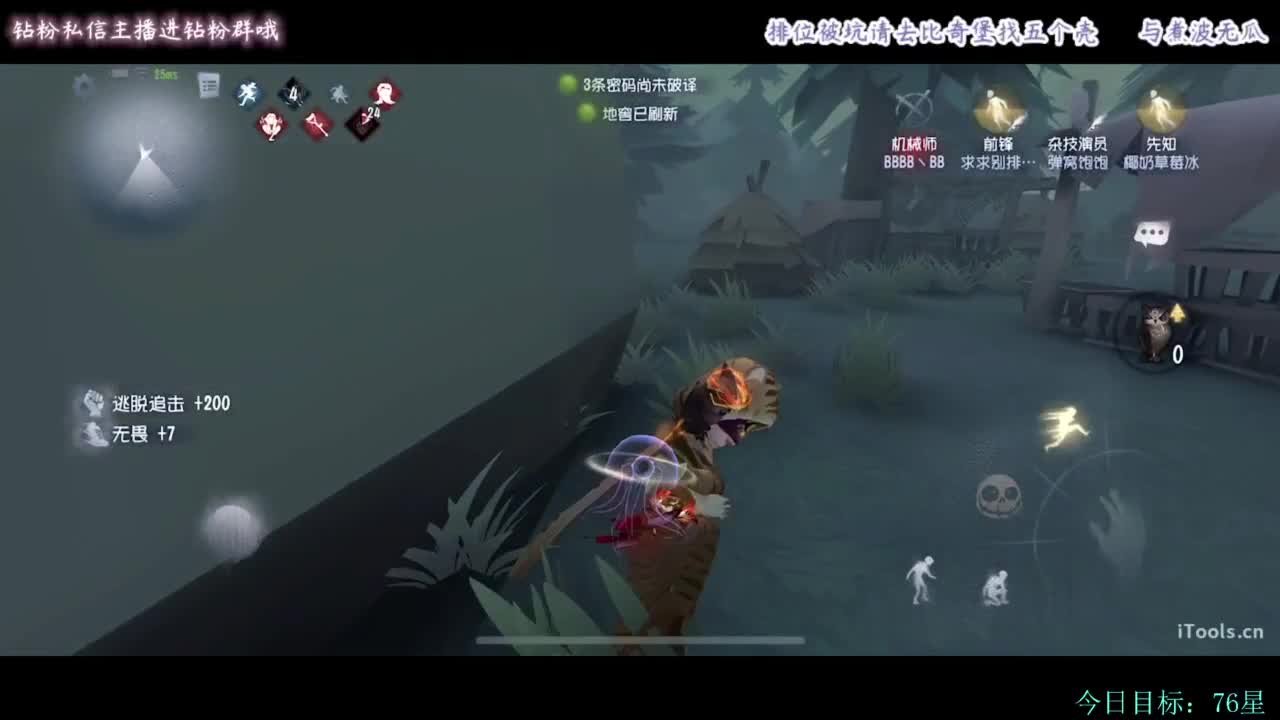
Task: Activate the red crouching persona skill icon
Action: click(x=268, y=128)
